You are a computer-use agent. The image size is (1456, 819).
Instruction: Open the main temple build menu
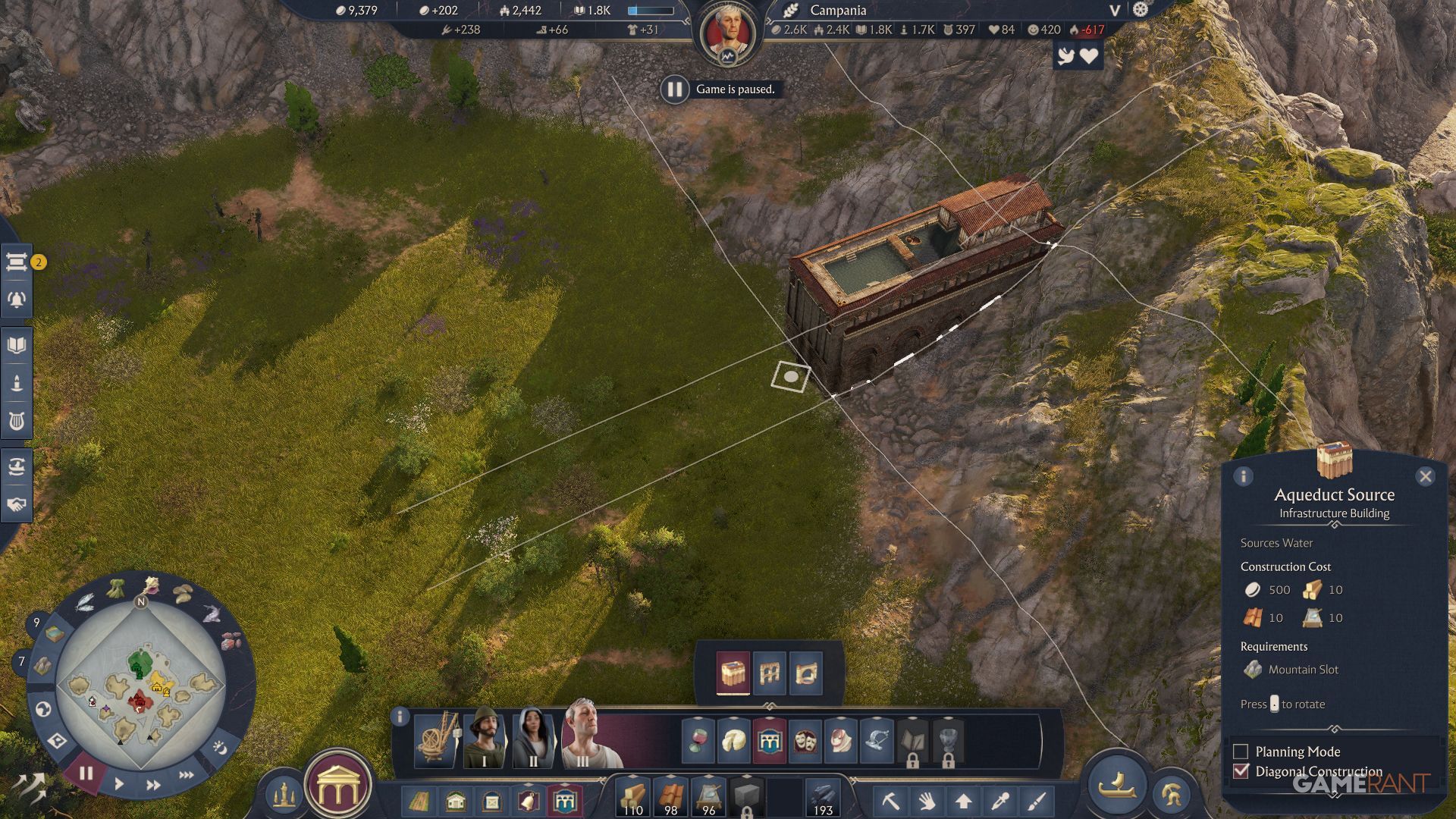click(x=337, y=790)
